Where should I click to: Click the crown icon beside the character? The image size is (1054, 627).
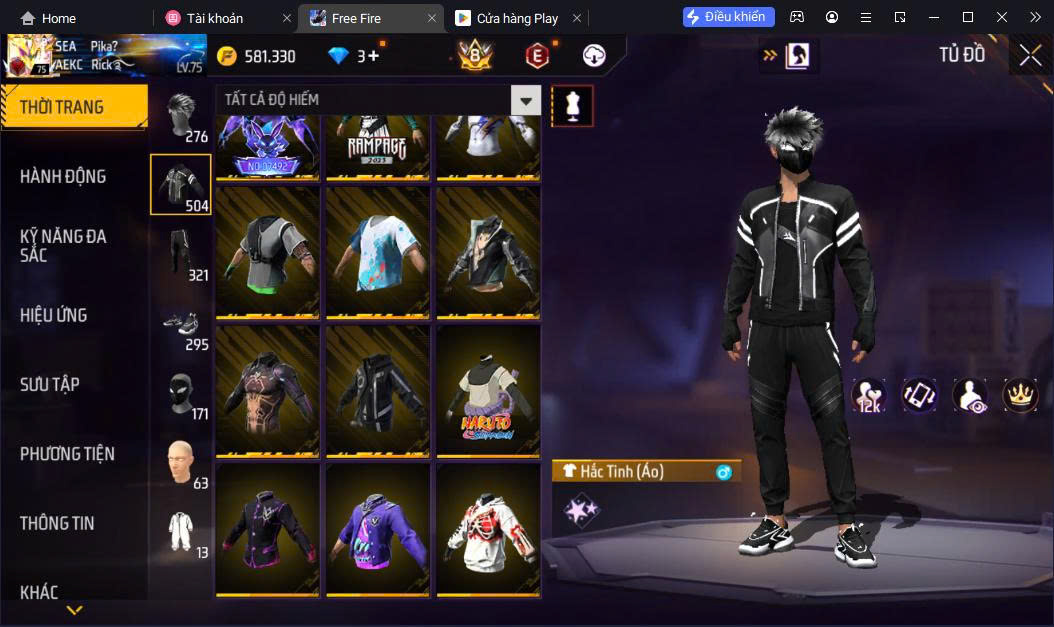(x=1020, y=395)
